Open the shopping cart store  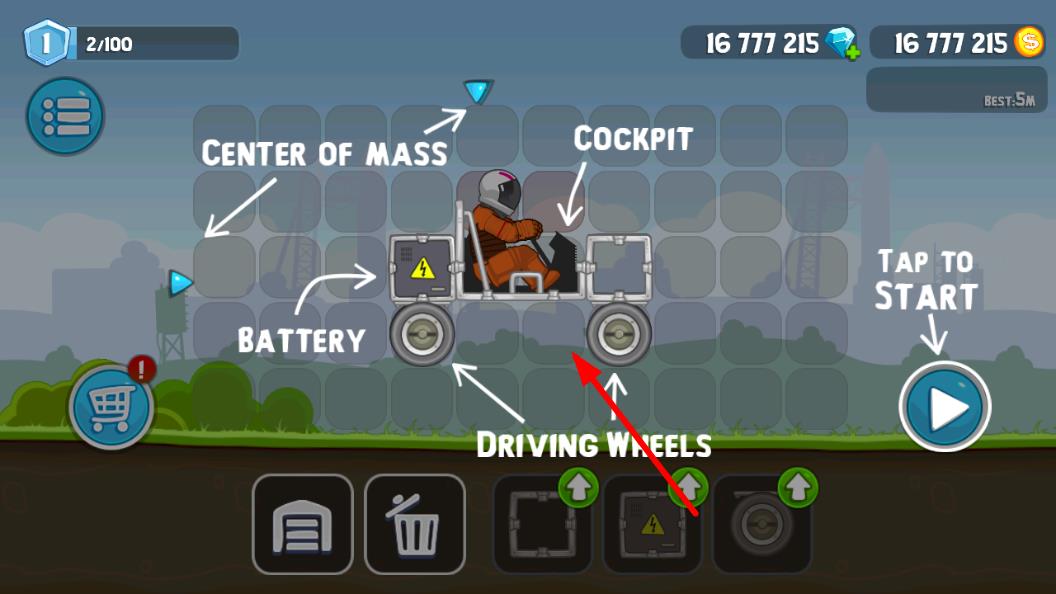[x=111, y=408]
